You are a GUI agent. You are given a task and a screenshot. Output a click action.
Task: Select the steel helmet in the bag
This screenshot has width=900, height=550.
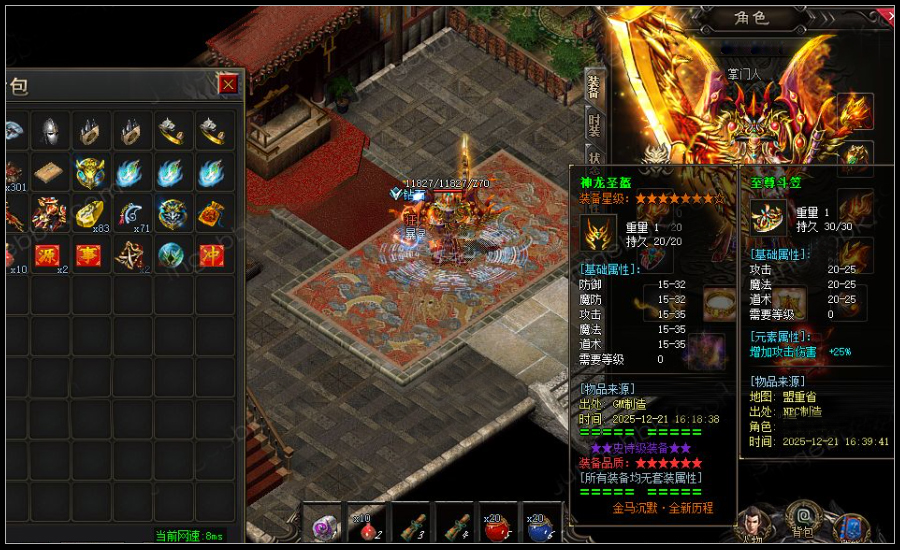tap(49, 131)
